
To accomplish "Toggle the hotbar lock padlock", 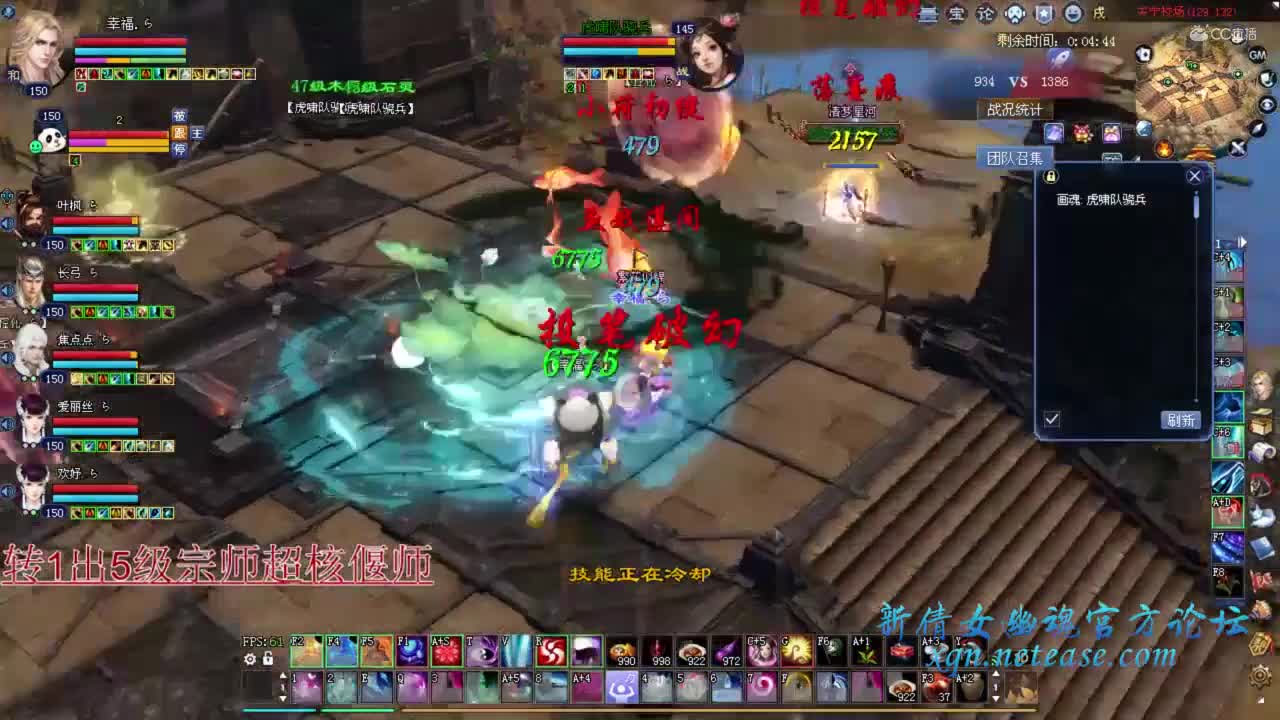I will coord(267,657).
